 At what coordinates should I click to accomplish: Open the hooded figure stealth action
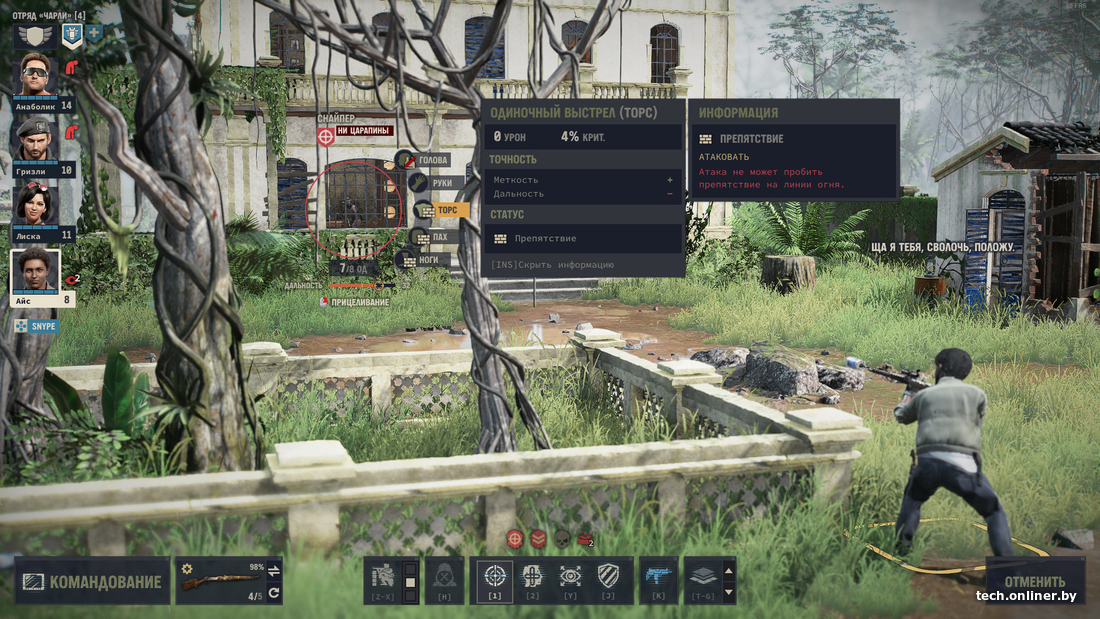coord(445,576)
